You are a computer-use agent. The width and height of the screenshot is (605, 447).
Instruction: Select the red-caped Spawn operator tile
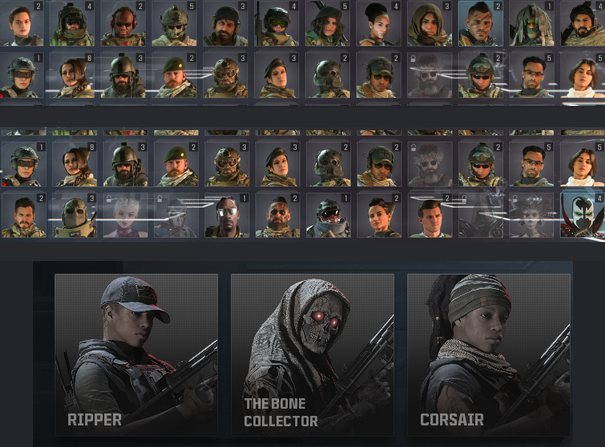pyautogui.click(x=582, y=214)
